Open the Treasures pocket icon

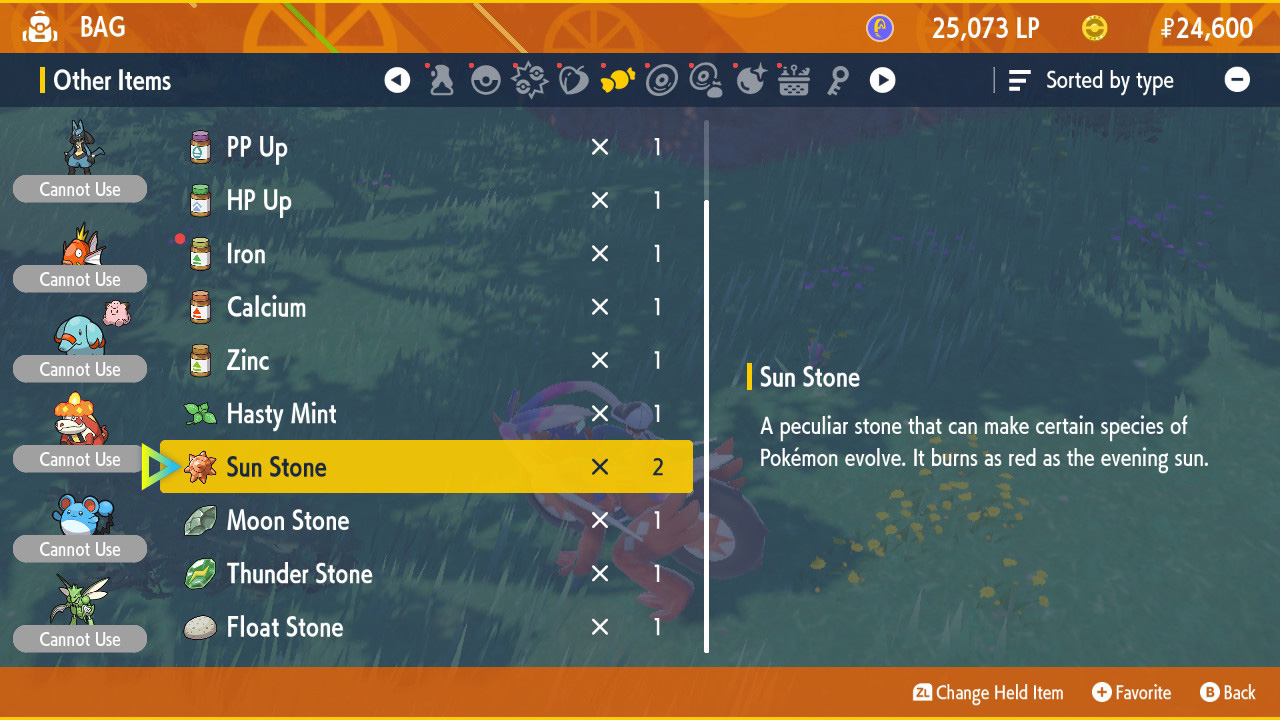tap(749, 80)
